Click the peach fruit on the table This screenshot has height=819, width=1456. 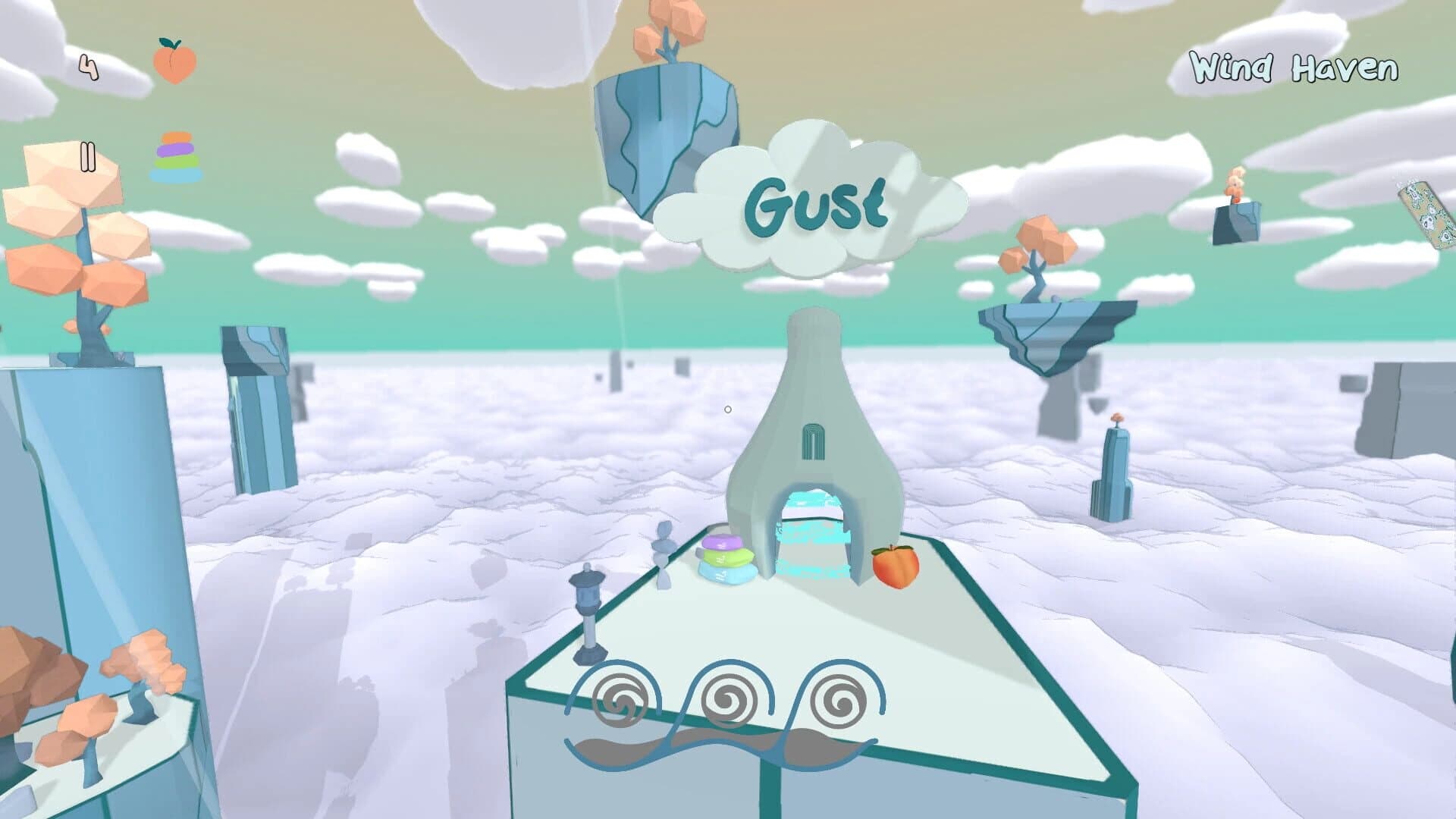click(895, 567)
